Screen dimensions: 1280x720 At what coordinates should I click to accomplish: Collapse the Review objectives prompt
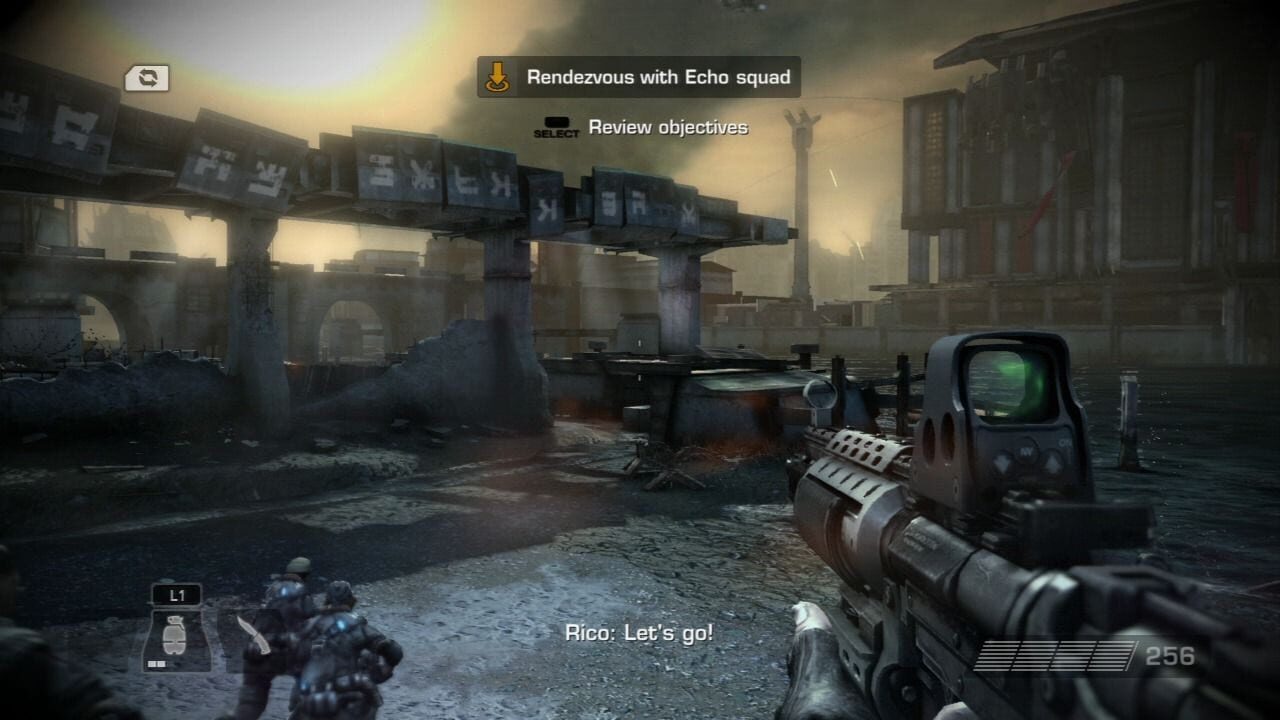pos(667,128)
